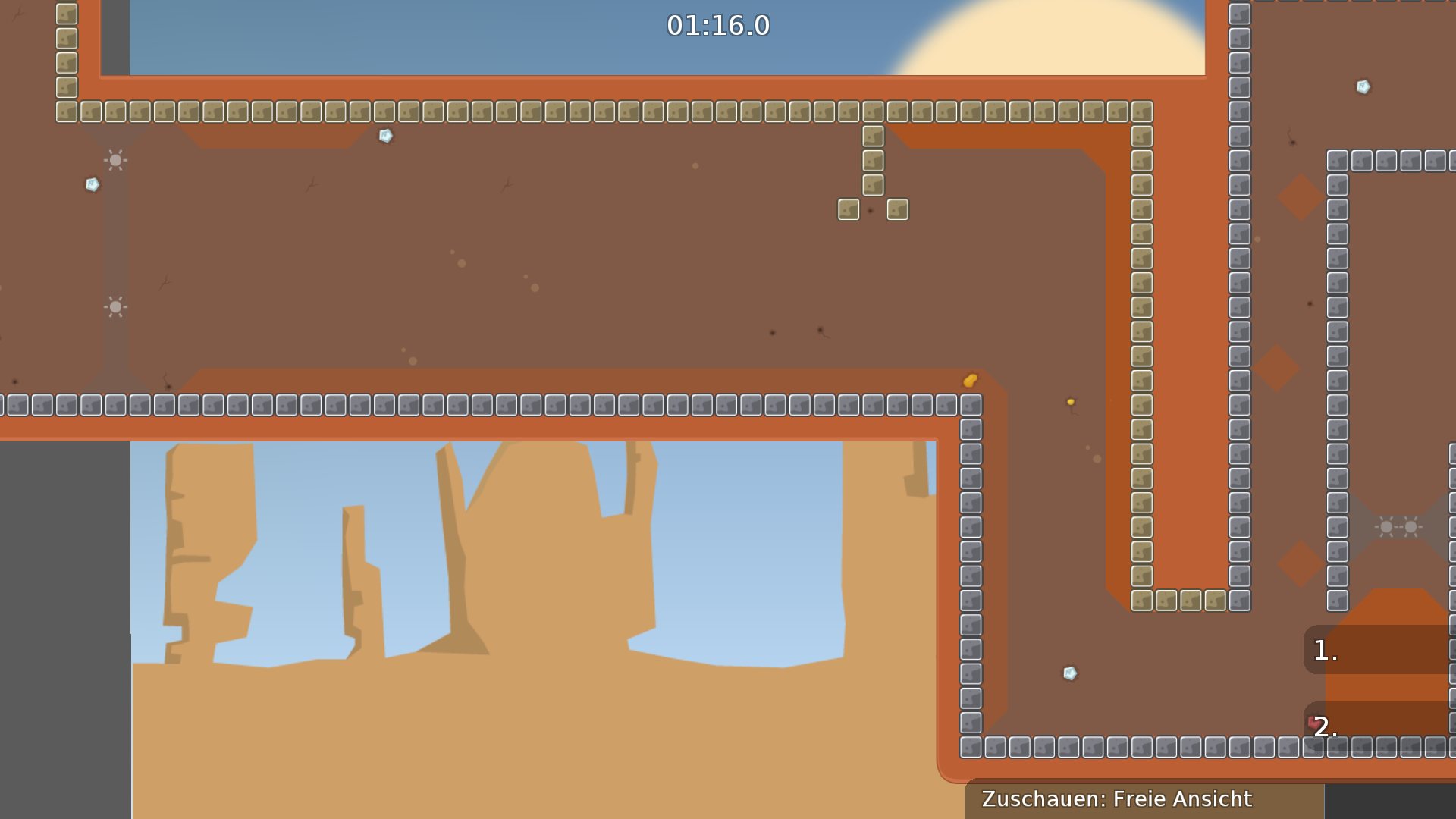This screenshot has height=819, width=1456.
Task: Click the small yellow coin pickup
Action: pyautogui.click(x=1071, y=402)
